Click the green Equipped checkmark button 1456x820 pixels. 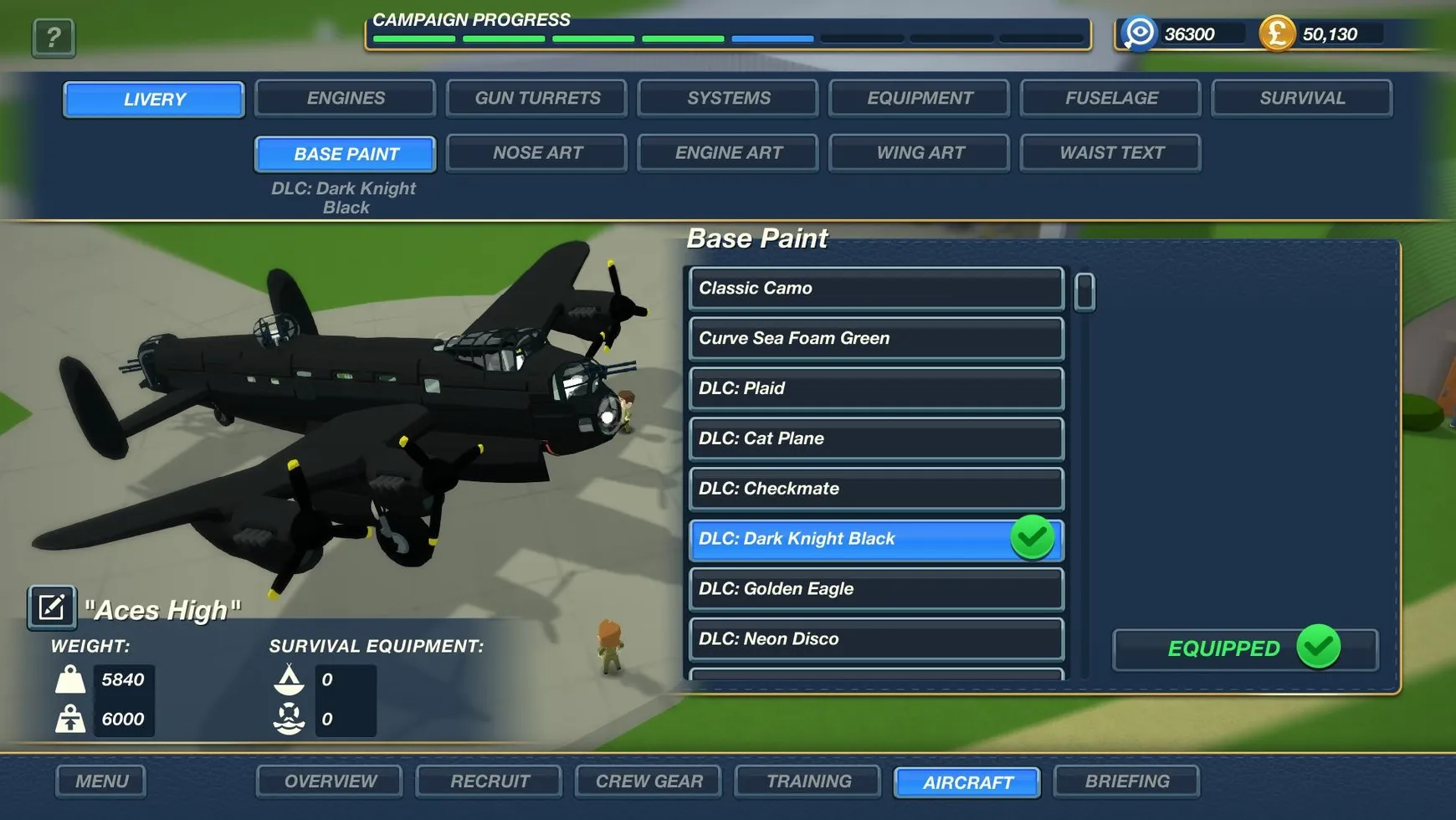(x=1243, y=648)
